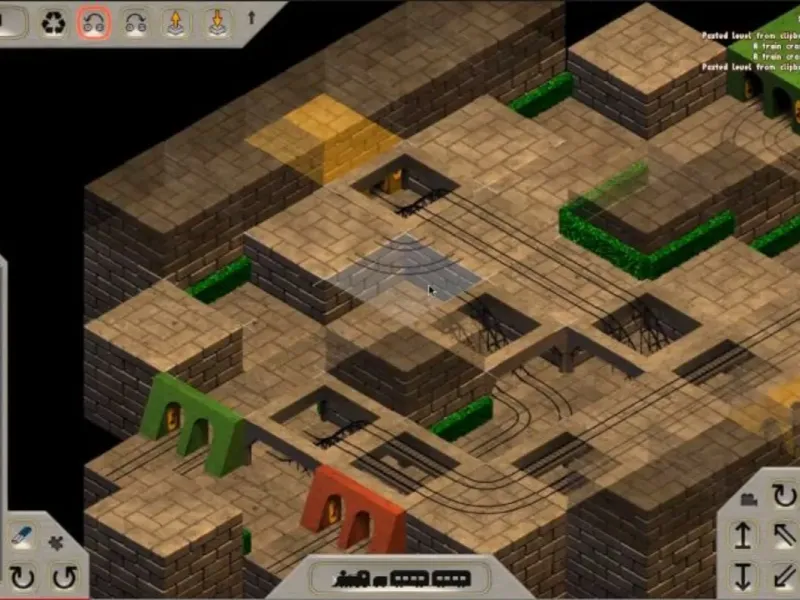This screenshot has width=800, height=600.
Task: Click the puzzle piece icon
Action: (x=54, y=542)
